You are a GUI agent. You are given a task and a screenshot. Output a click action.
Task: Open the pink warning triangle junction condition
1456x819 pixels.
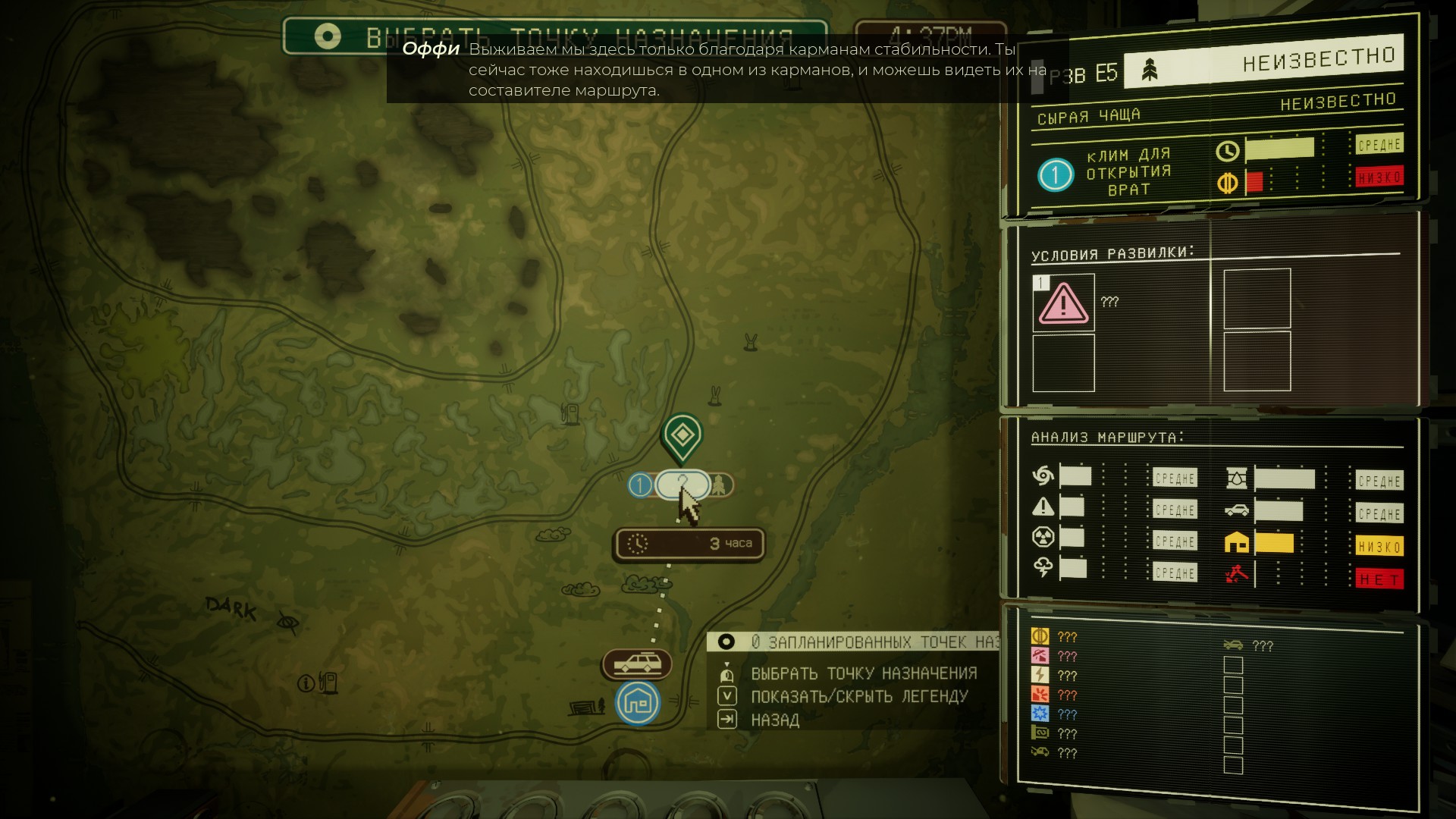pos(1063,303)
